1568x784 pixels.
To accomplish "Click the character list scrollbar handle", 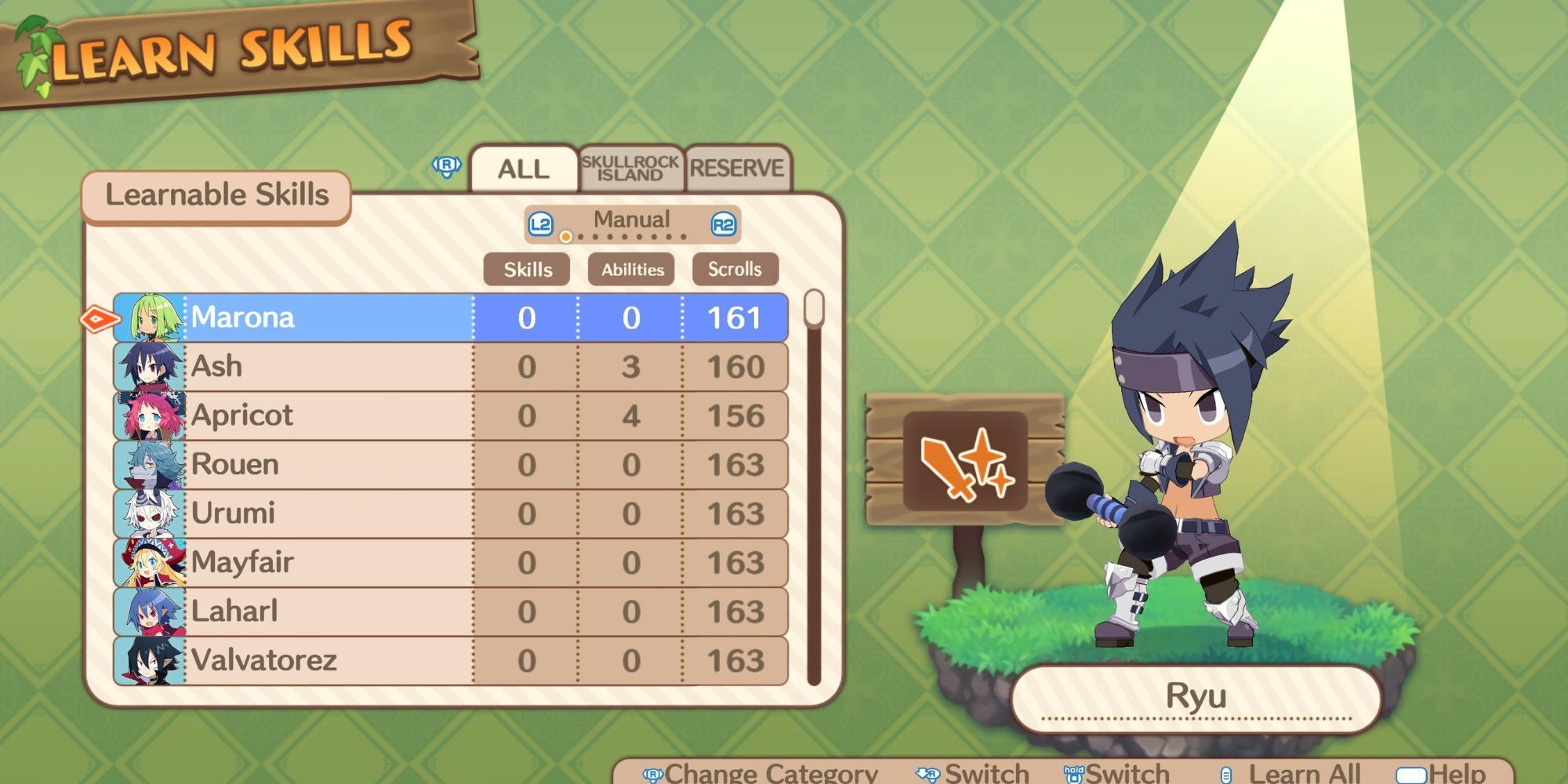I will click(815, 308).
